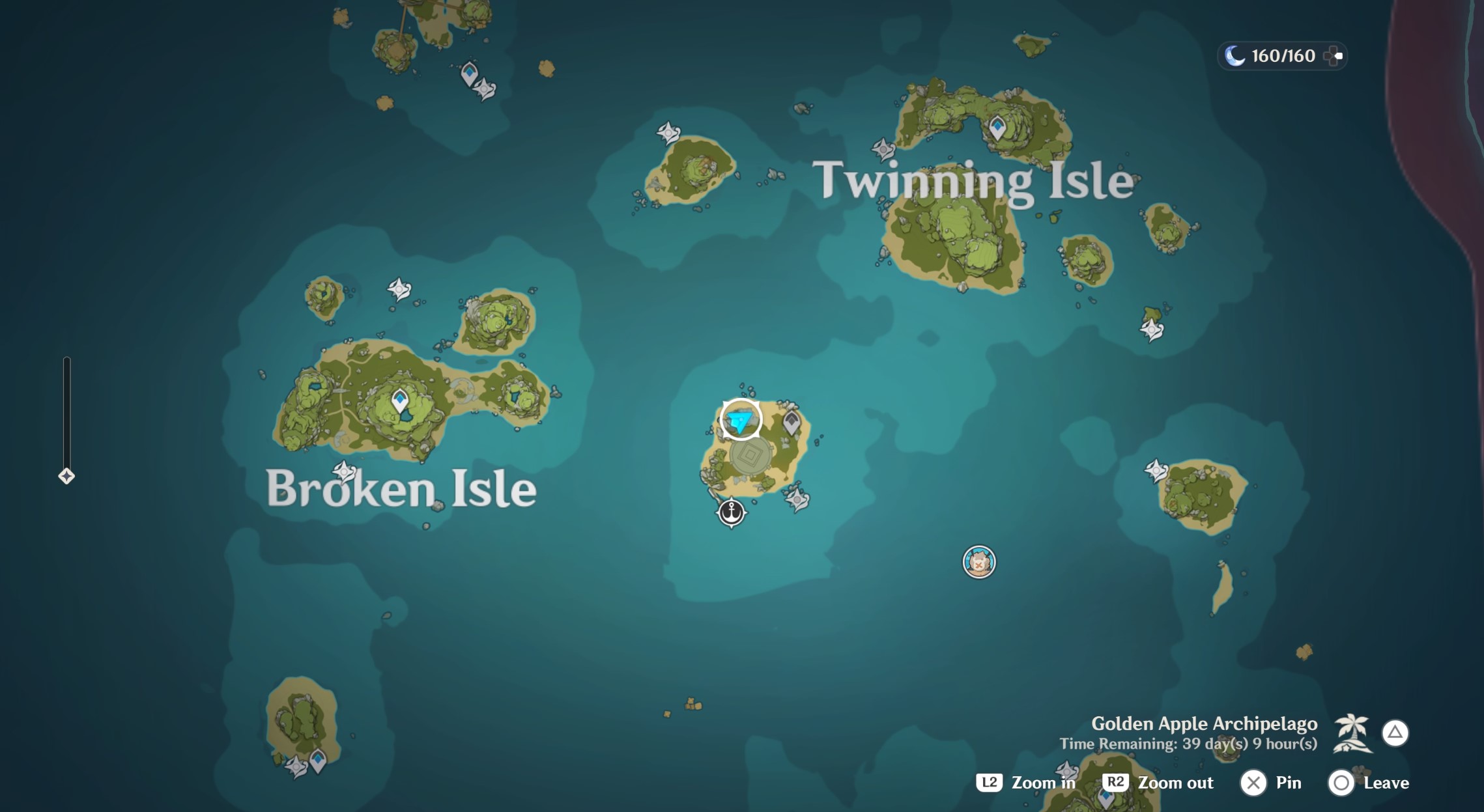
Task: Activate Zoom in with the L2 control
Action: (x=991, y=783)
